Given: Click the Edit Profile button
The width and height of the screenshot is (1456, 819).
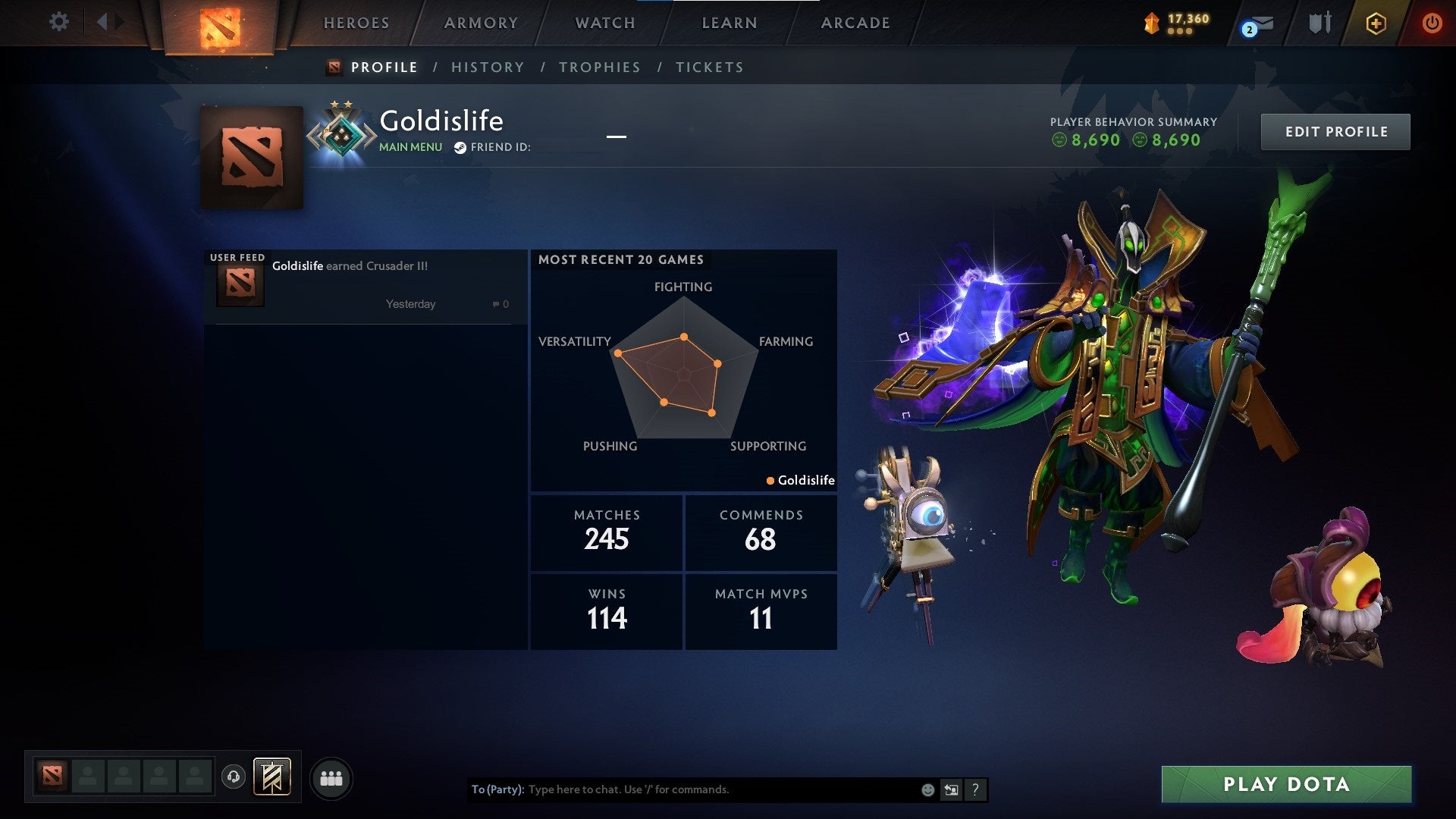Looking at the screenshot, I should tap(1335, 132).
